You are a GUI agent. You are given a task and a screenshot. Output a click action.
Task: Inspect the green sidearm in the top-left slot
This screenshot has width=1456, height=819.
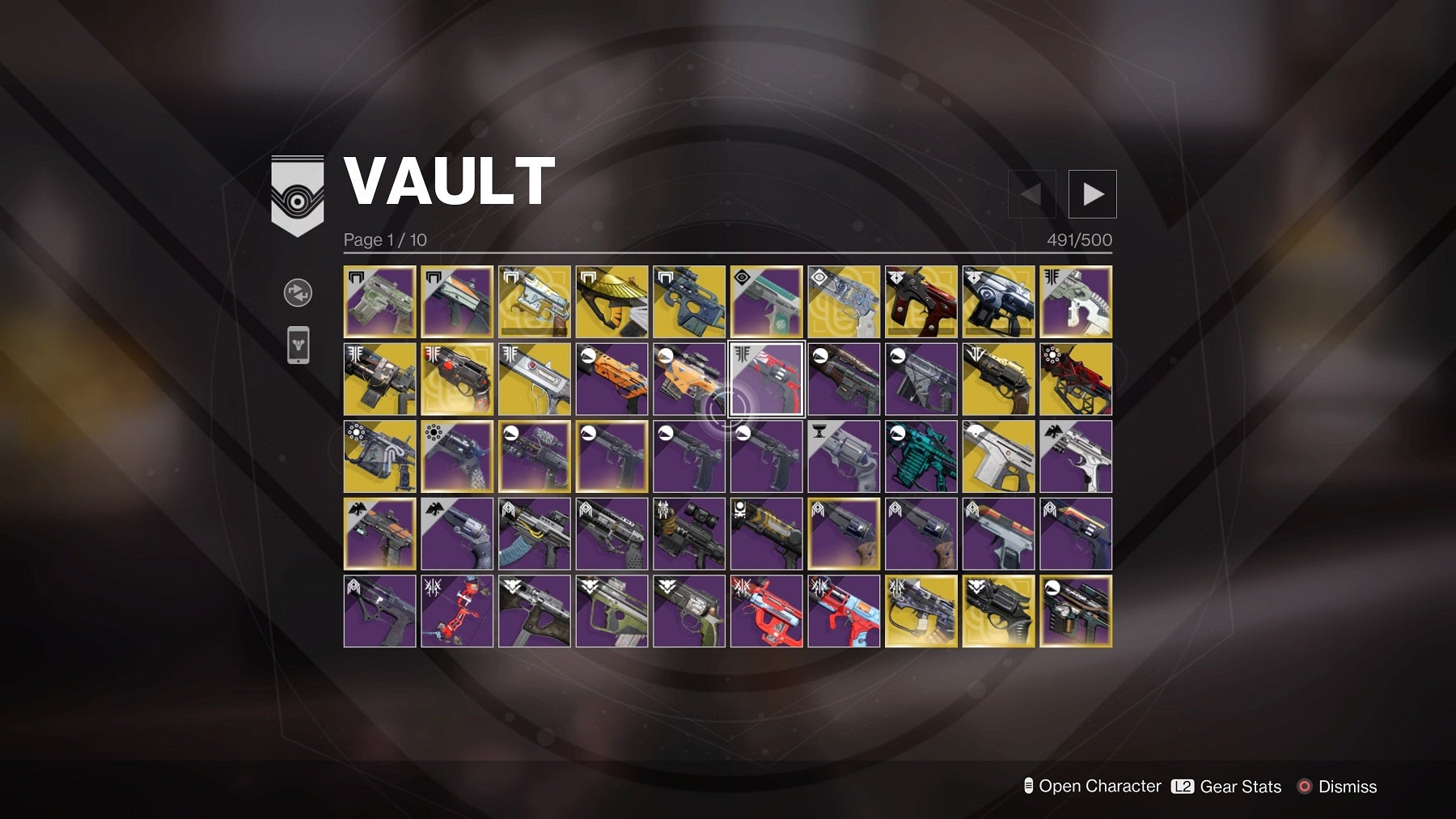379,302
